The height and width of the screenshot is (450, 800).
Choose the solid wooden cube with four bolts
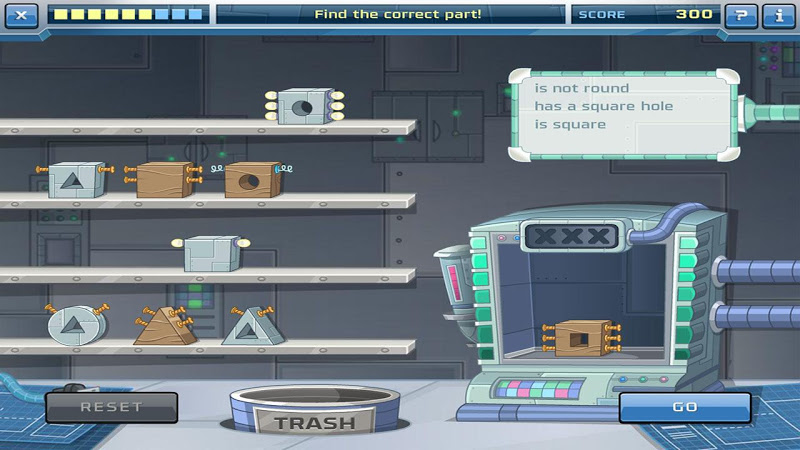click(x=163, y=180)
